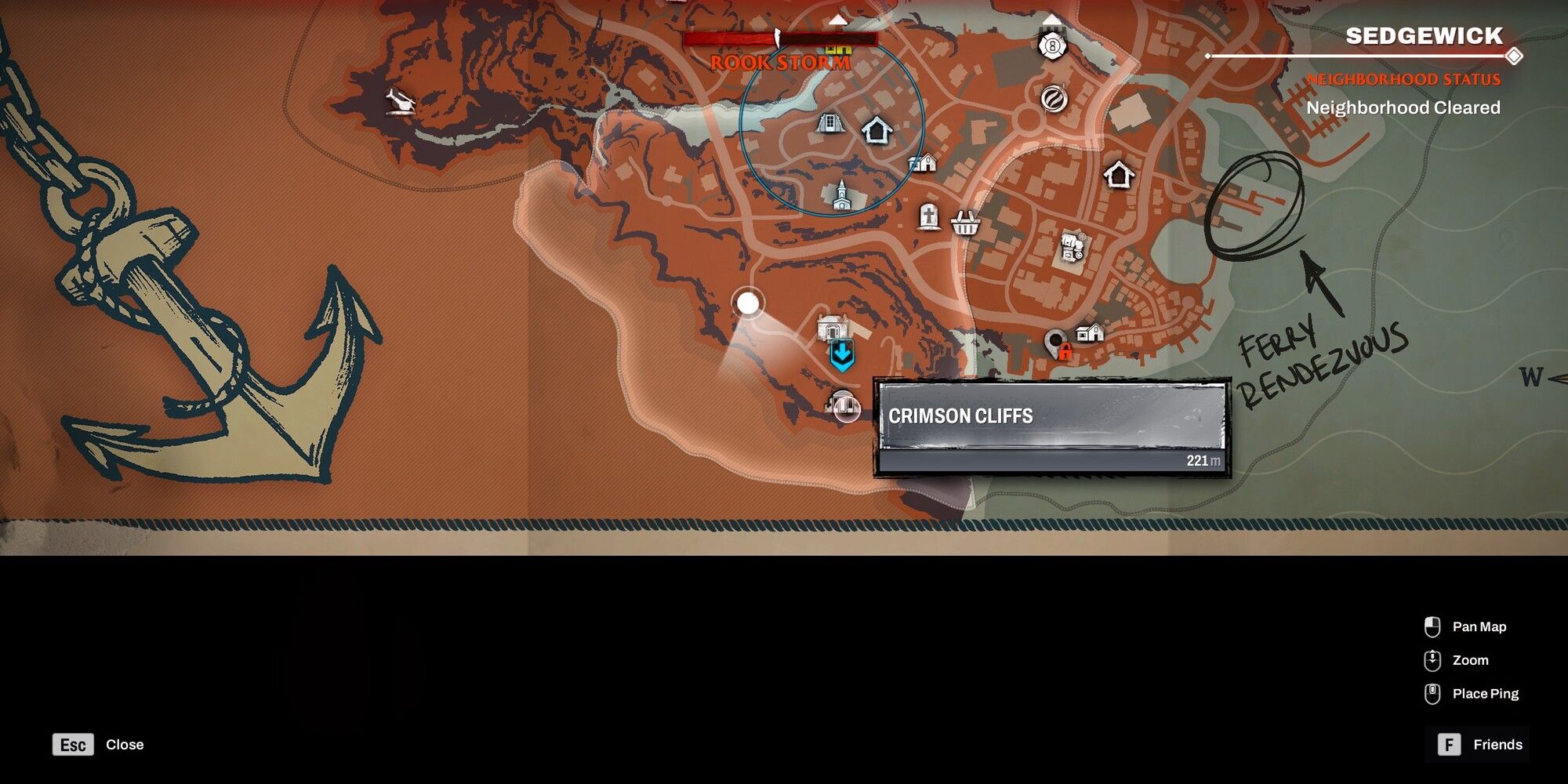The image size is (1568, 784).
Task: Select the small house icon below the blue circle
Action: click(923, 164)
